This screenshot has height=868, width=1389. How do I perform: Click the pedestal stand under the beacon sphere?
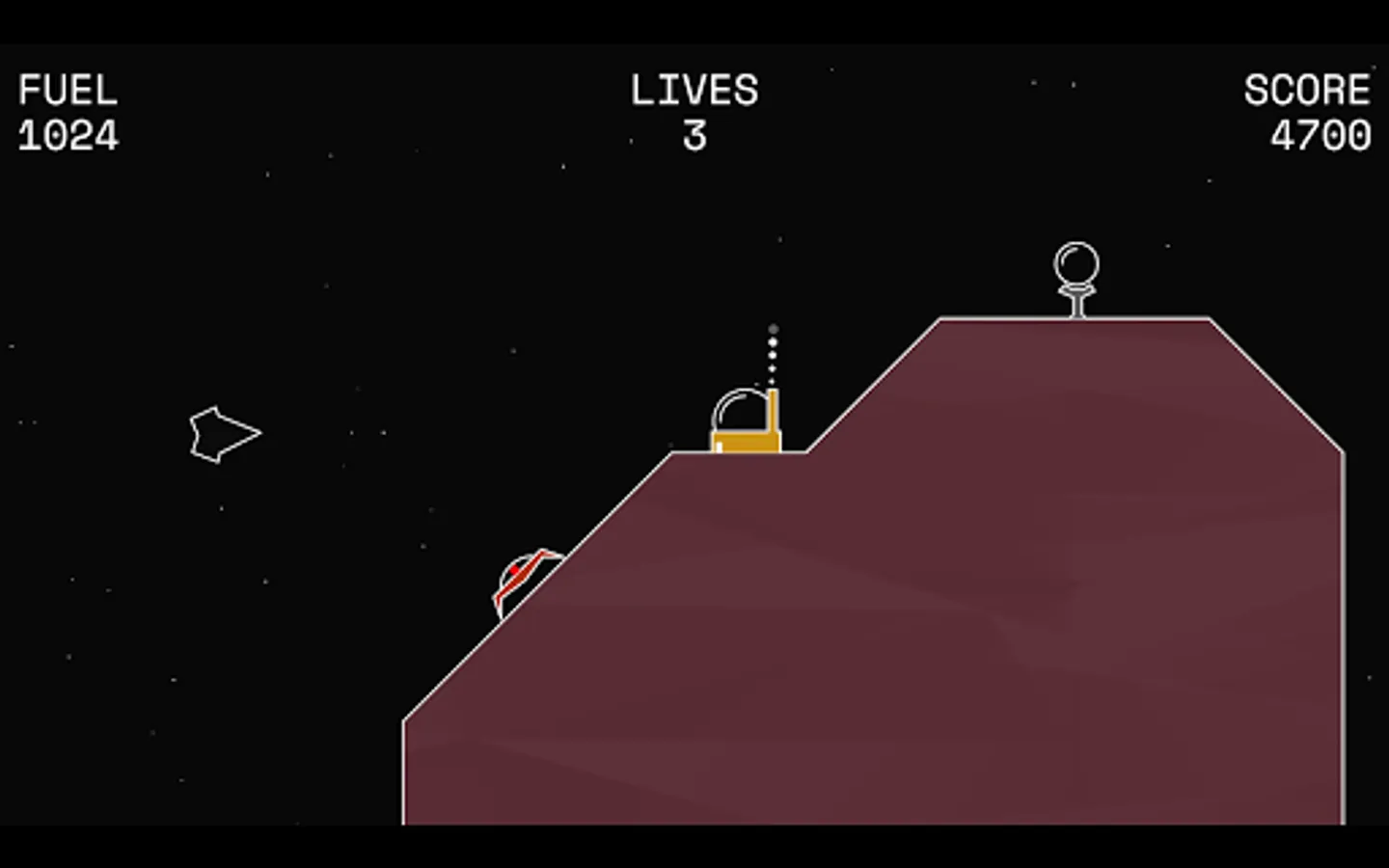1076,299
